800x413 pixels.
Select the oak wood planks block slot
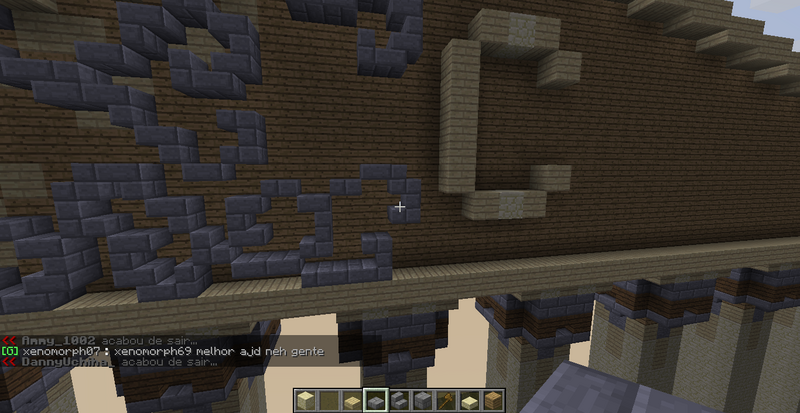(491, 400)
